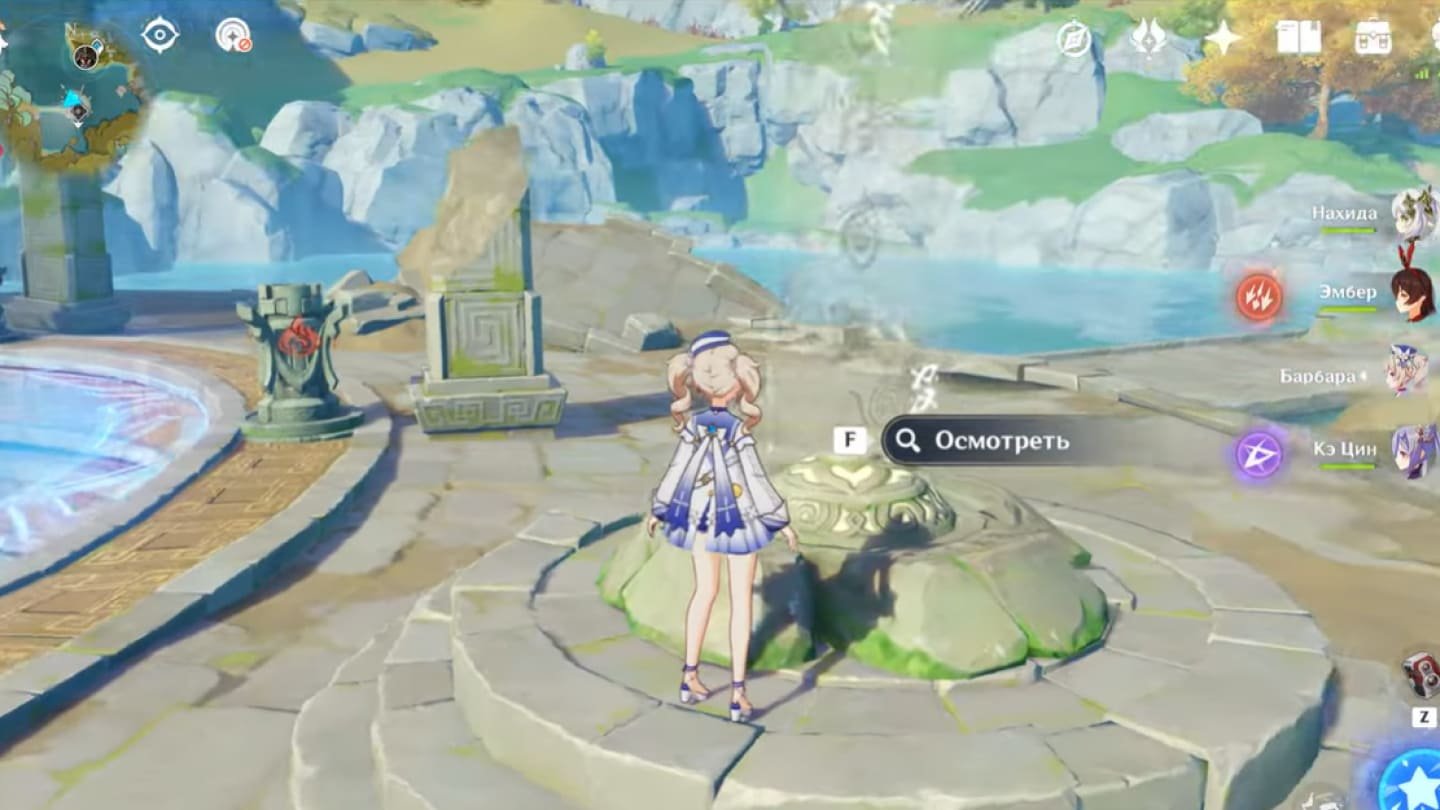
Task: Switch to party member Эмбер
Action: tap(1413, 293)
